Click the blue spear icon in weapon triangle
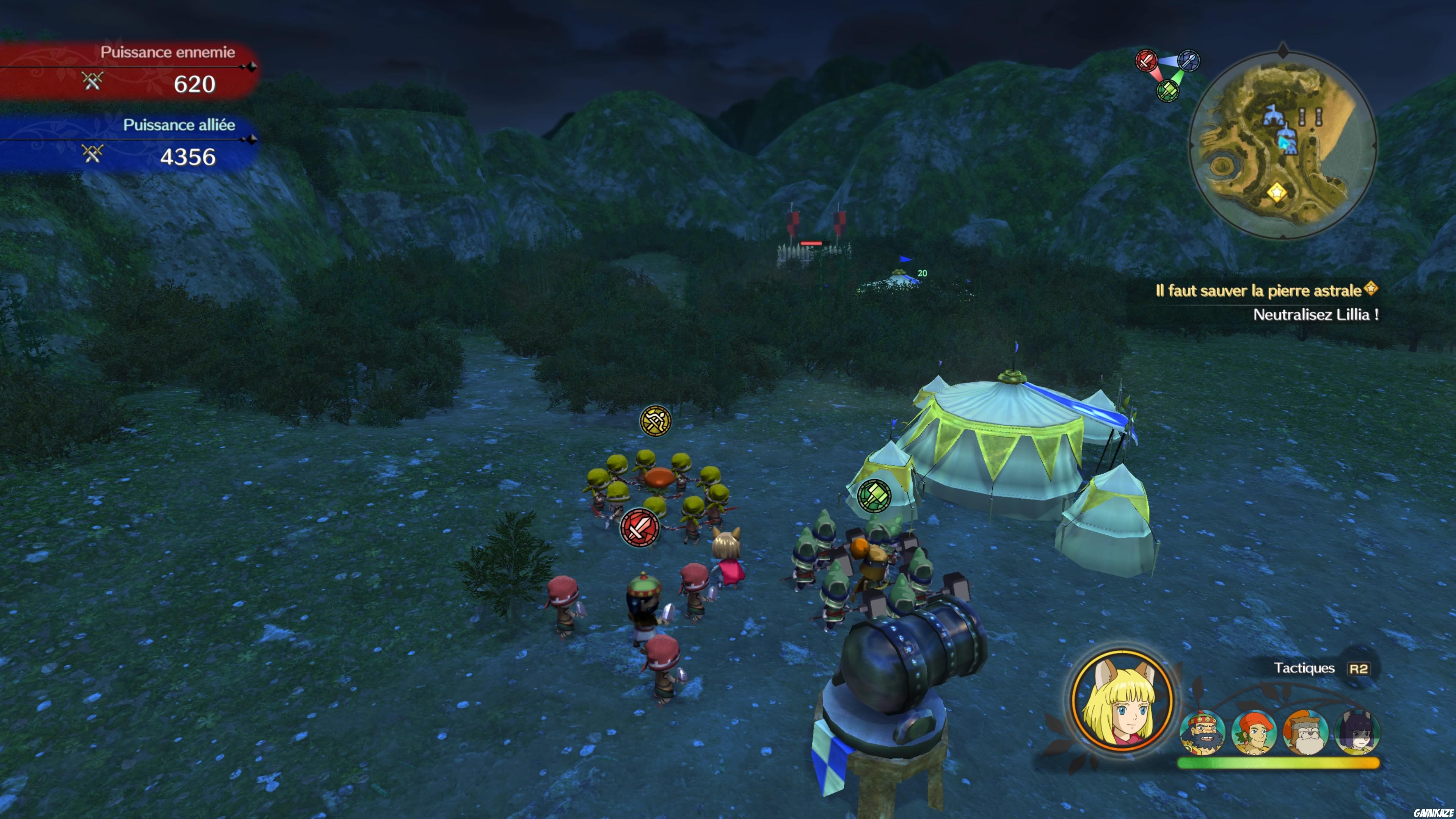This screenshot has height=819, width=1456. (1189, 61)
